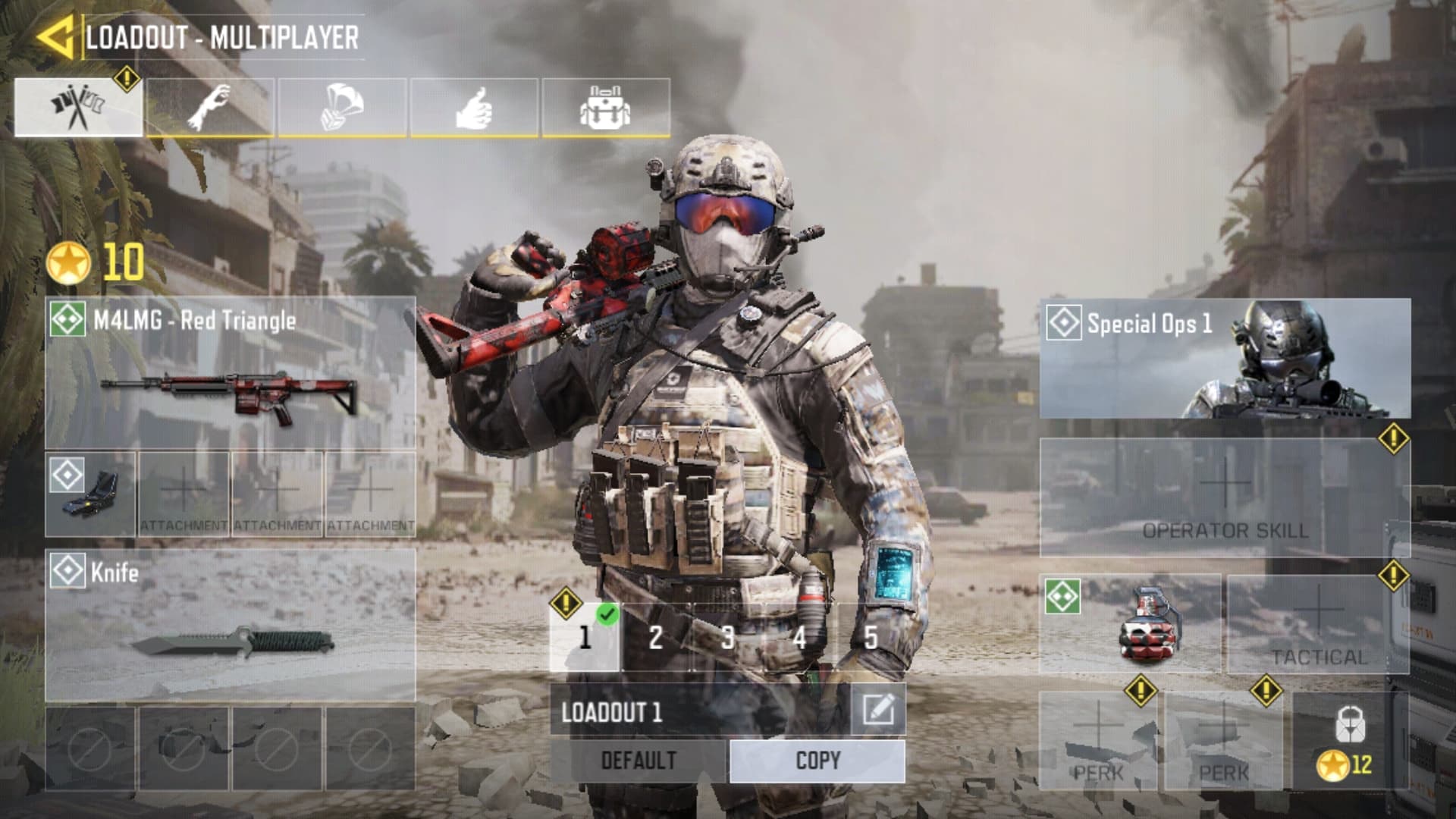This screenshot has width=1456, height=819.
Task: Select the arm gesture tab
Action: pos(210,108)
